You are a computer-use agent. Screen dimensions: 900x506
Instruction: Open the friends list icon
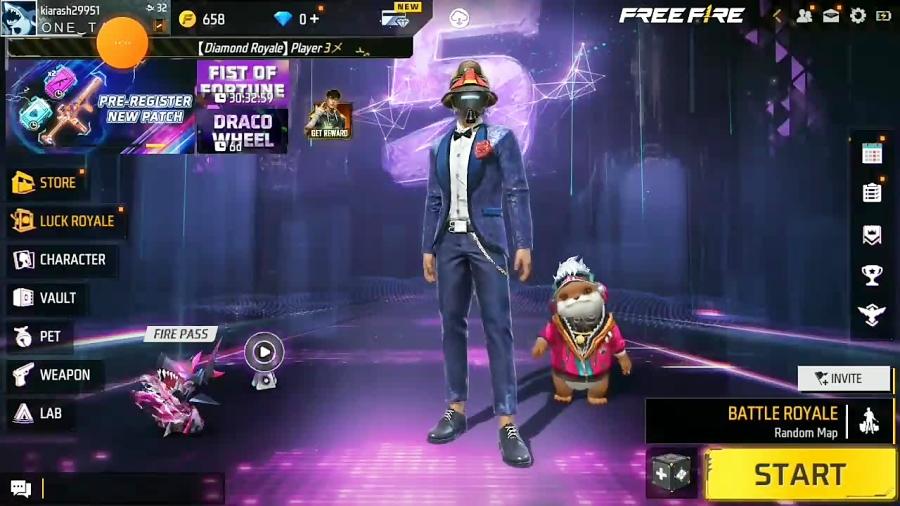pos(804,16)
